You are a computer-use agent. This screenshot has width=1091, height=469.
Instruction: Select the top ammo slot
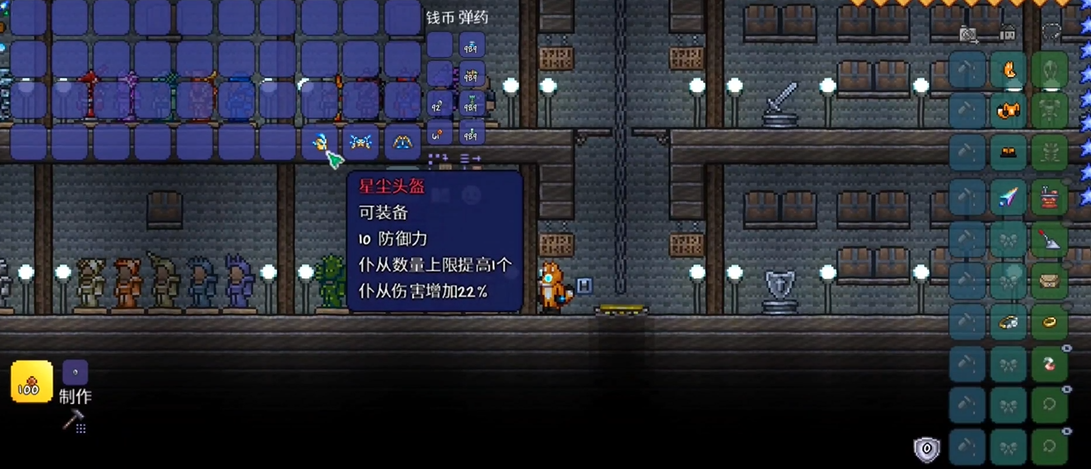[x=471, y=45]
